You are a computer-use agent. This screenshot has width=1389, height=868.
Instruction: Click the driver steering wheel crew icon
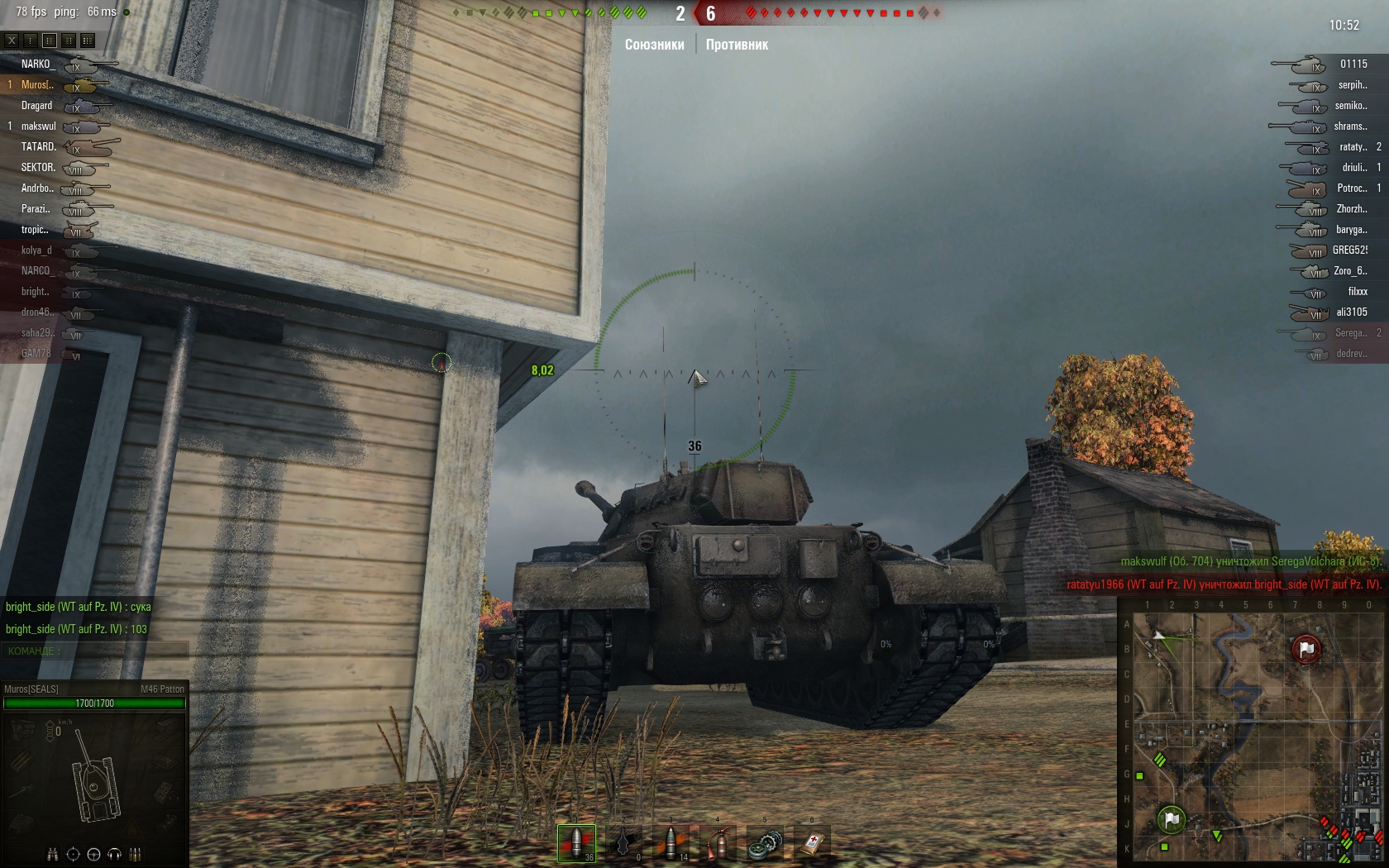[x=93, y=854]
